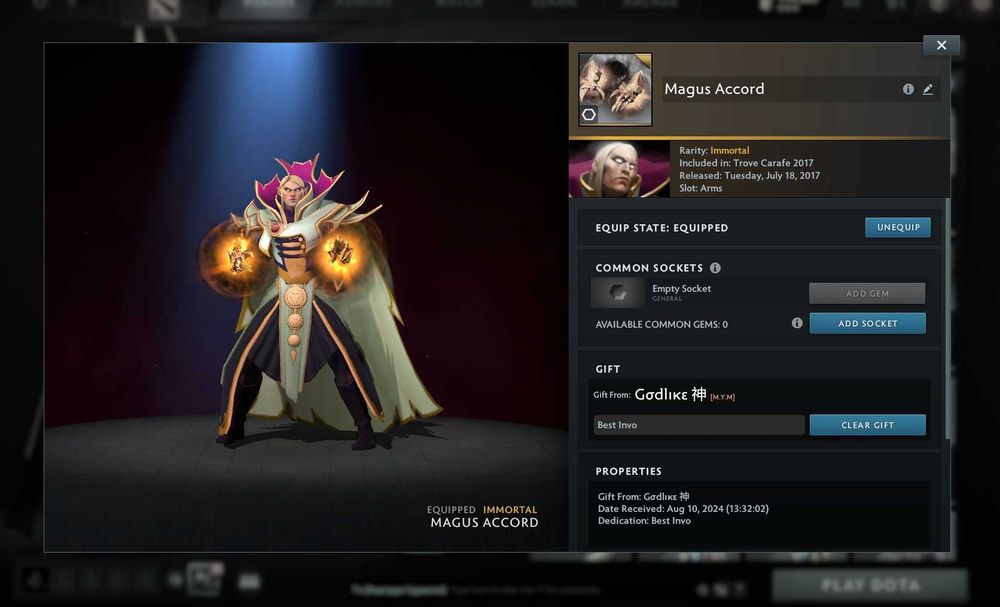Click the greyed Add Gem button
1000x607 pixels.
click(x=867, y=293)
